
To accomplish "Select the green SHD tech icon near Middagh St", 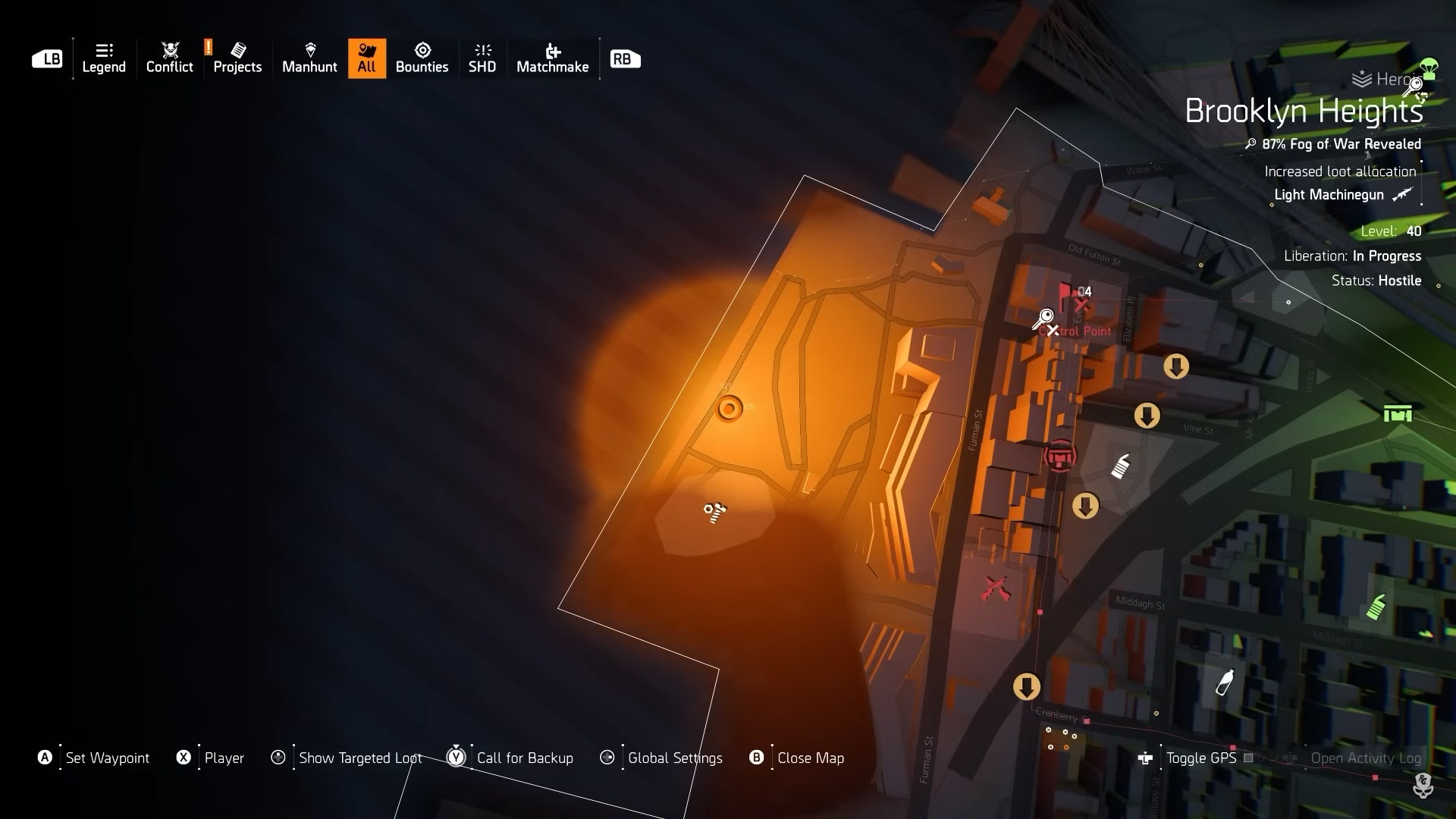I will pyautogui.click(x=1375, y=607).
